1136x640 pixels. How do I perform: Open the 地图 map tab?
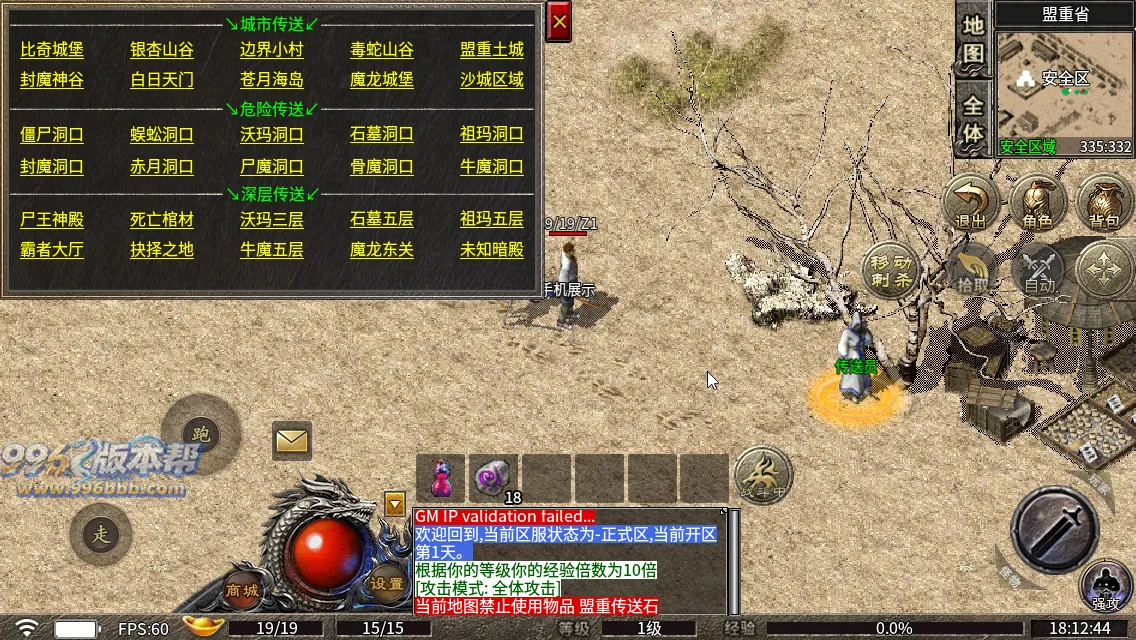(973, 40)
